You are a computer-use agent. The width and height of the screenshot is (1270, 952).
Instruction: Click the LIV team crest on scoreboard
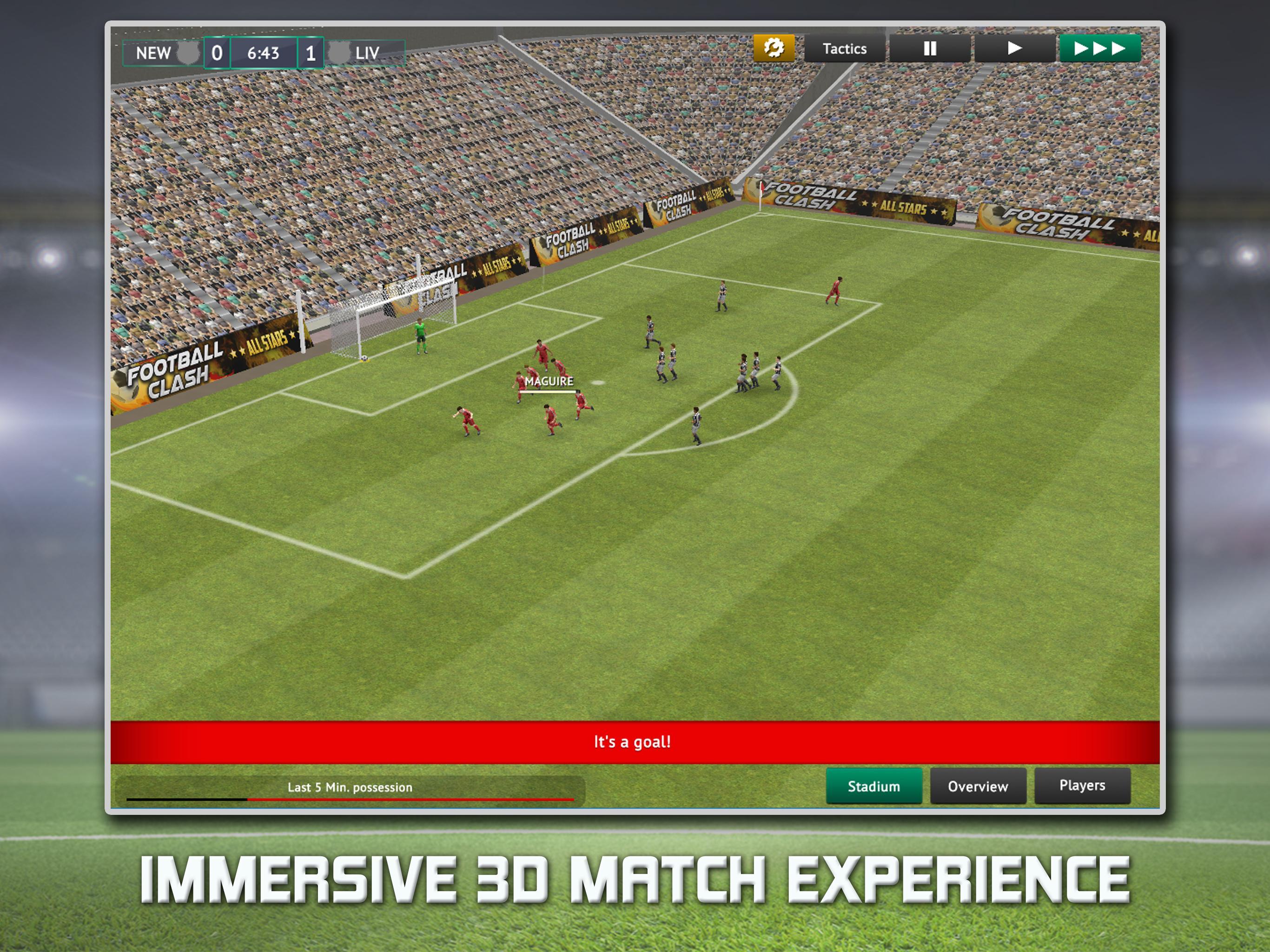(339, 53)
